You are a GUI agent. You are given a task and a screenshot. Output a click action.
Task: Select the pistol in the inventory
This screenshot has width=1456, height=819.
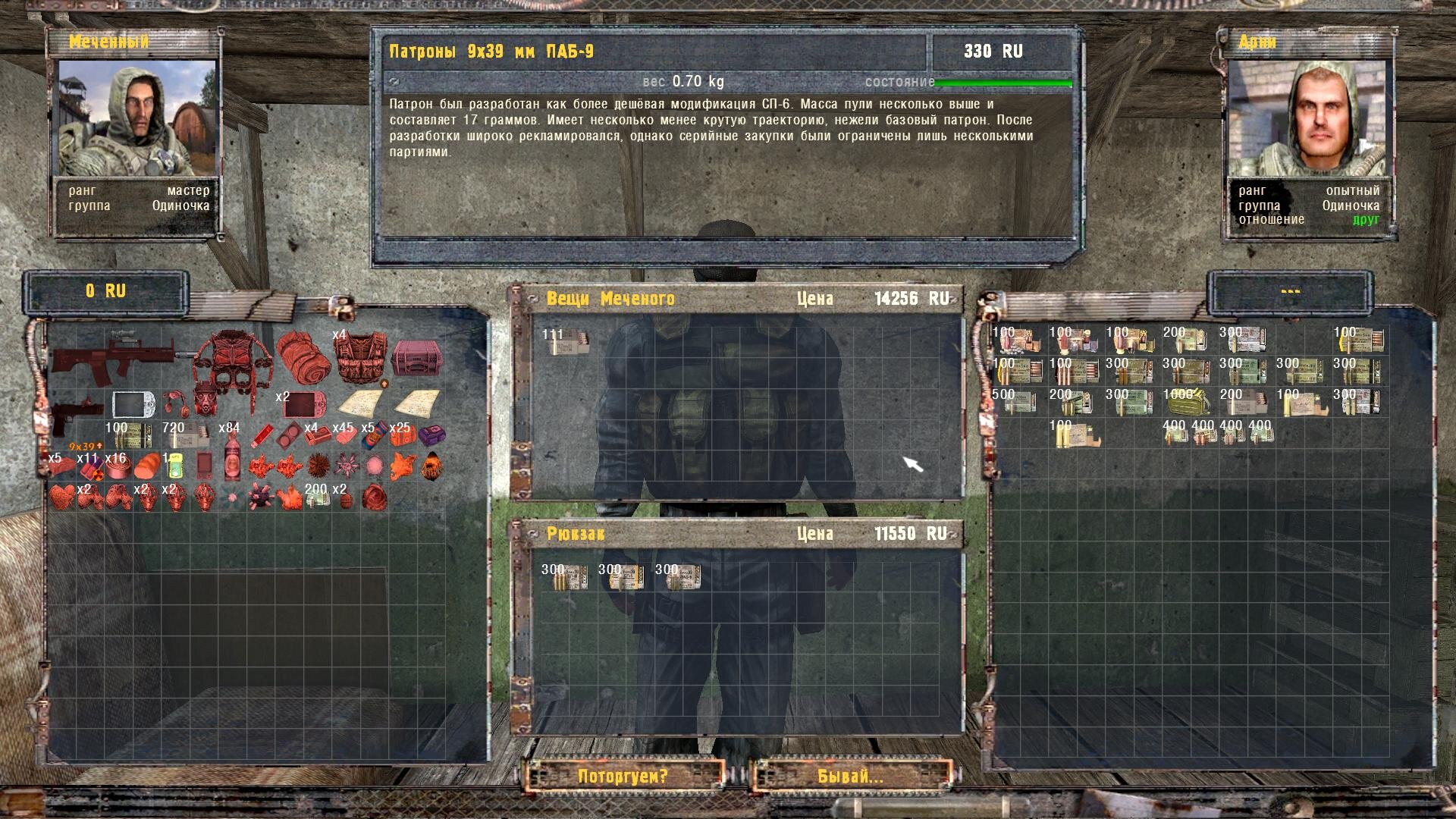pos(76,413)
